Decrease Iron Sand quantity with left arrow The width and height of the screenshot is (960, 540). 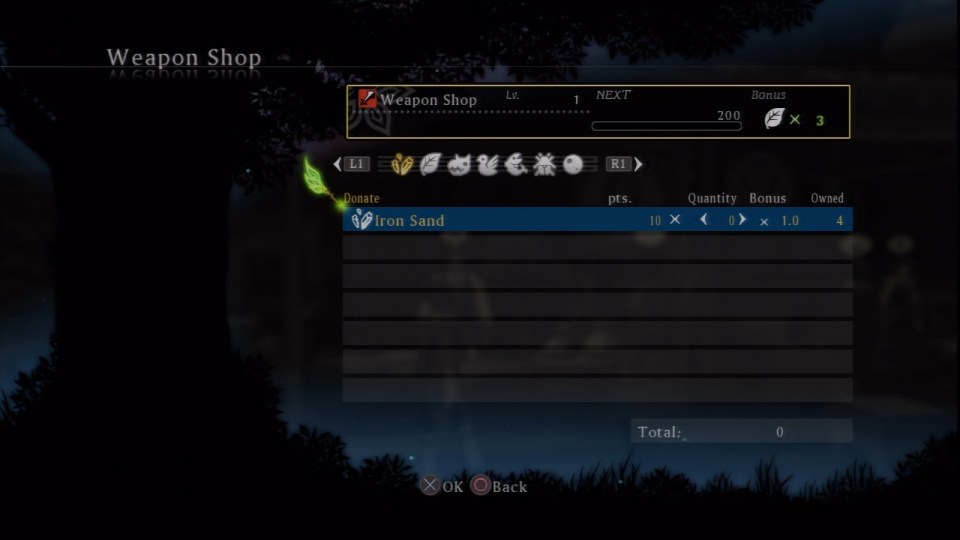coord(704,220)
